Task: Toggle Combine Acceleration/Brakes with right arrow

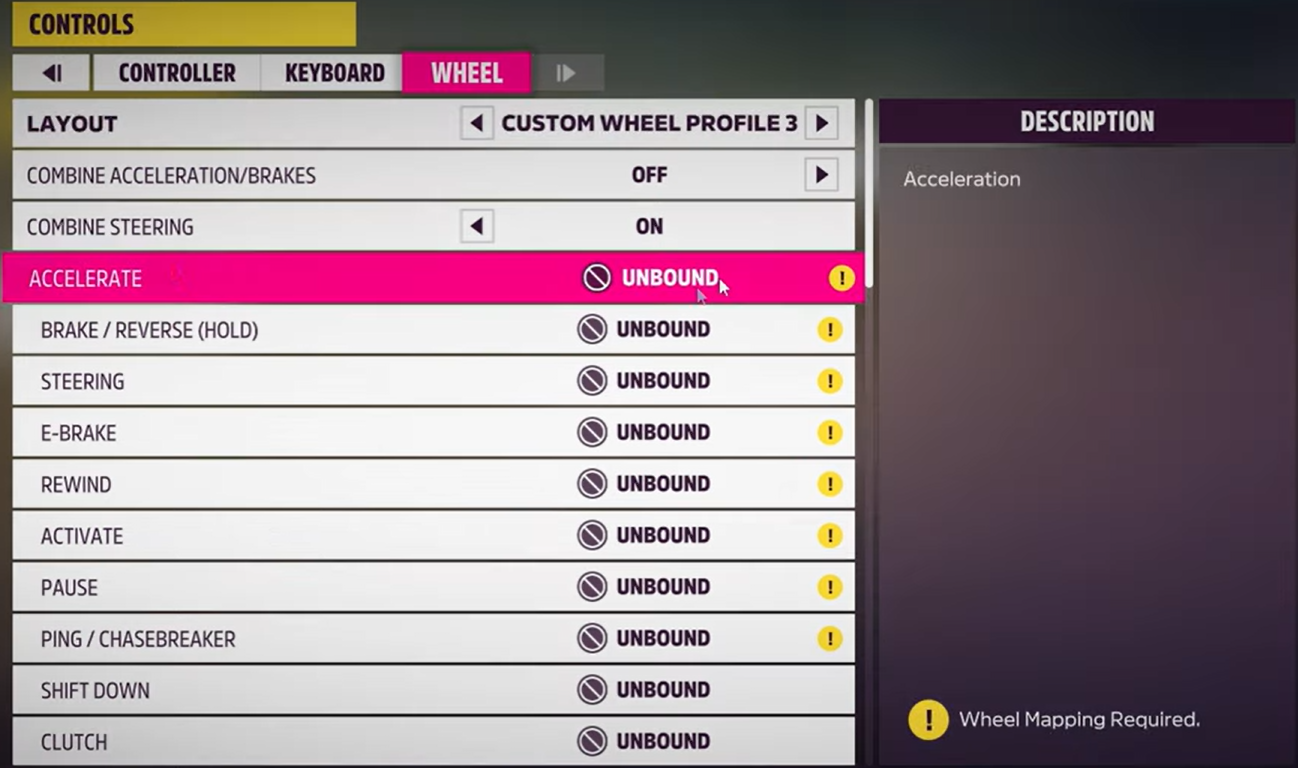Action: pyautogui.click(x=821, y=175)
